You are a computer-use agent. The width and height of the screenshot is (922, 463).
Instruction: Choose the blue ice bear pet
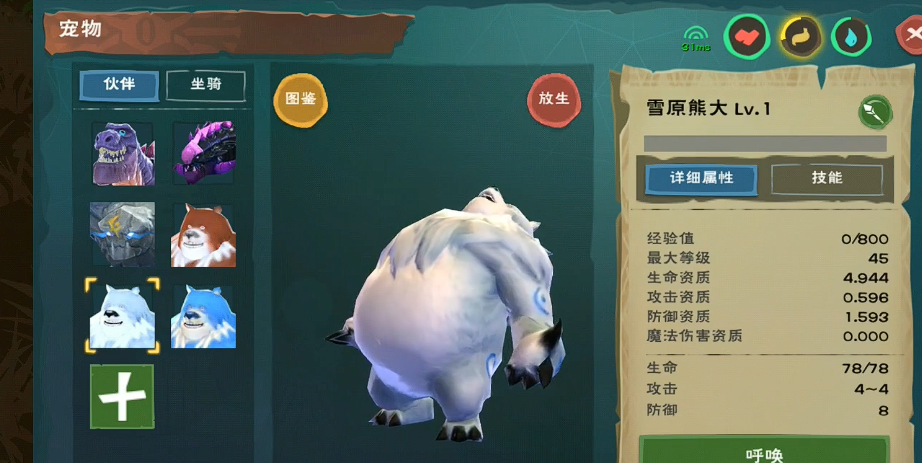pyautogui.click(x=204, y=316)
